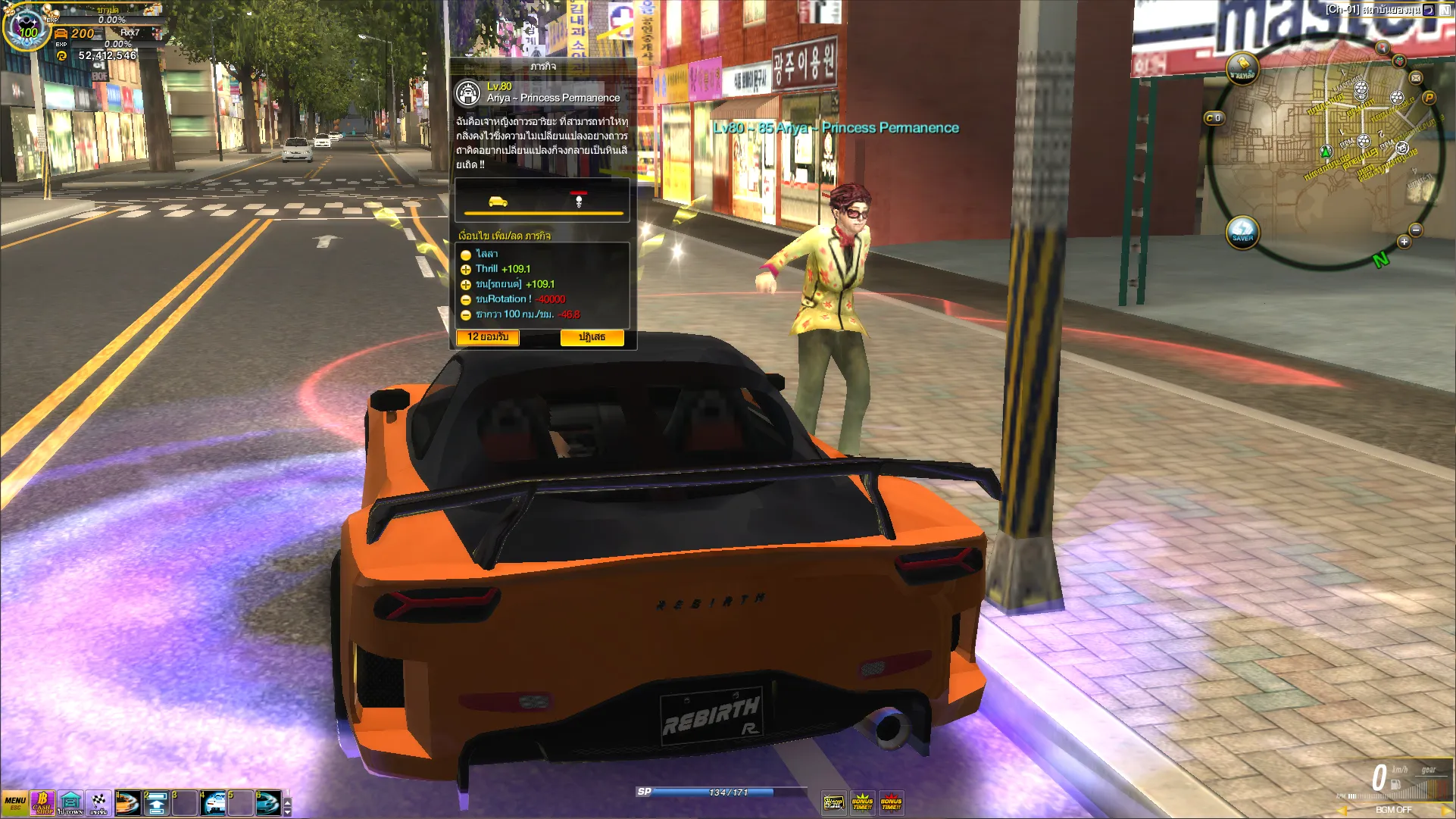Go to Town via garage icon

pos(70,803)
